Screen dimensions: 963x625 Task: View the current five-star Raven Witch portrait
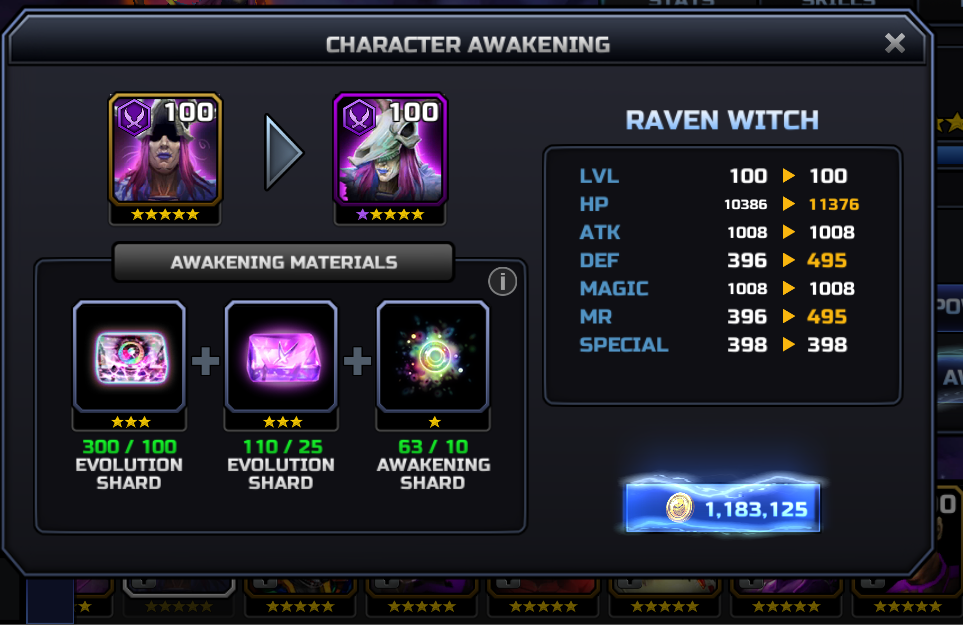[165, 150]
